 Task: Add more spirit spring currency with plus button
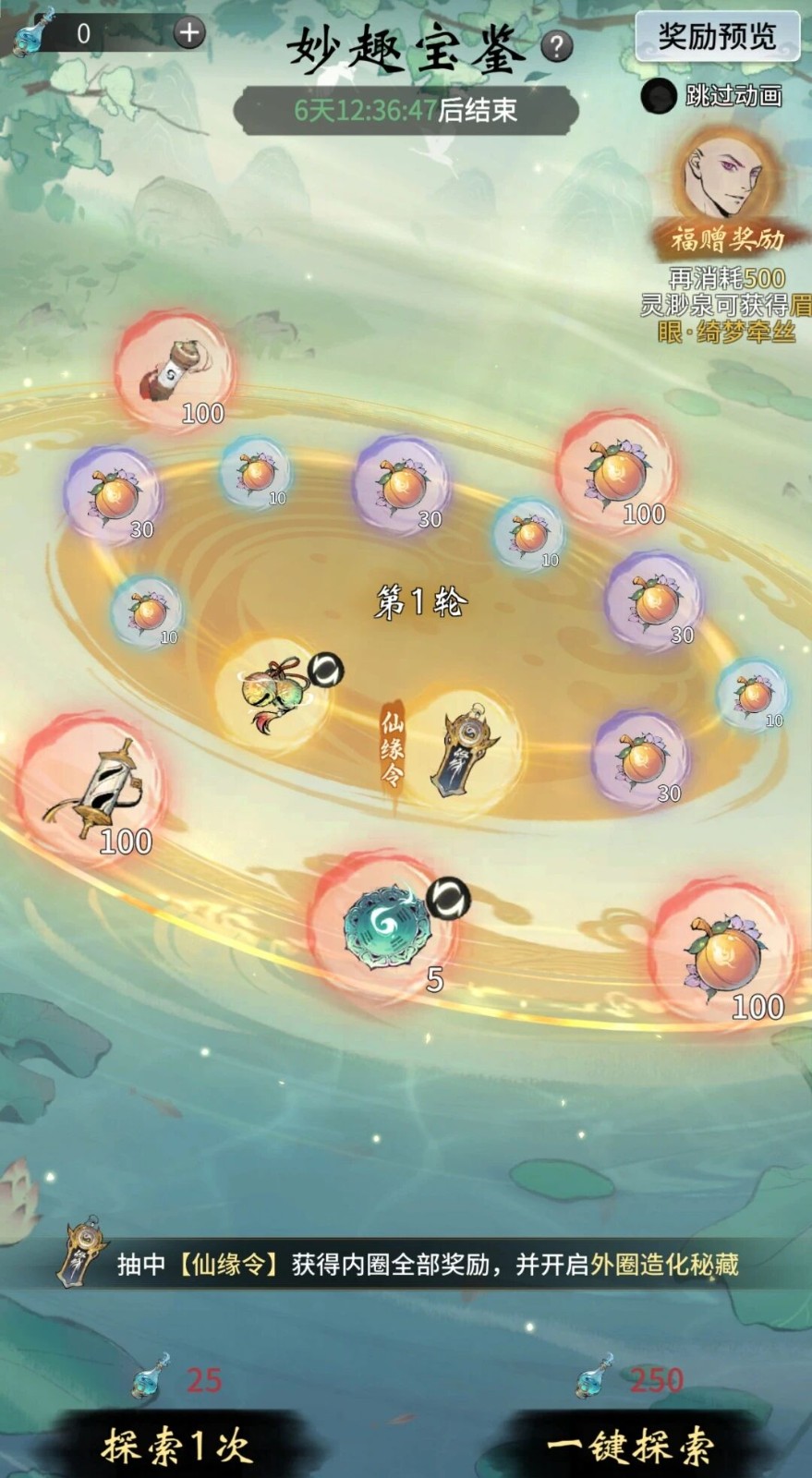pos(188,34)
